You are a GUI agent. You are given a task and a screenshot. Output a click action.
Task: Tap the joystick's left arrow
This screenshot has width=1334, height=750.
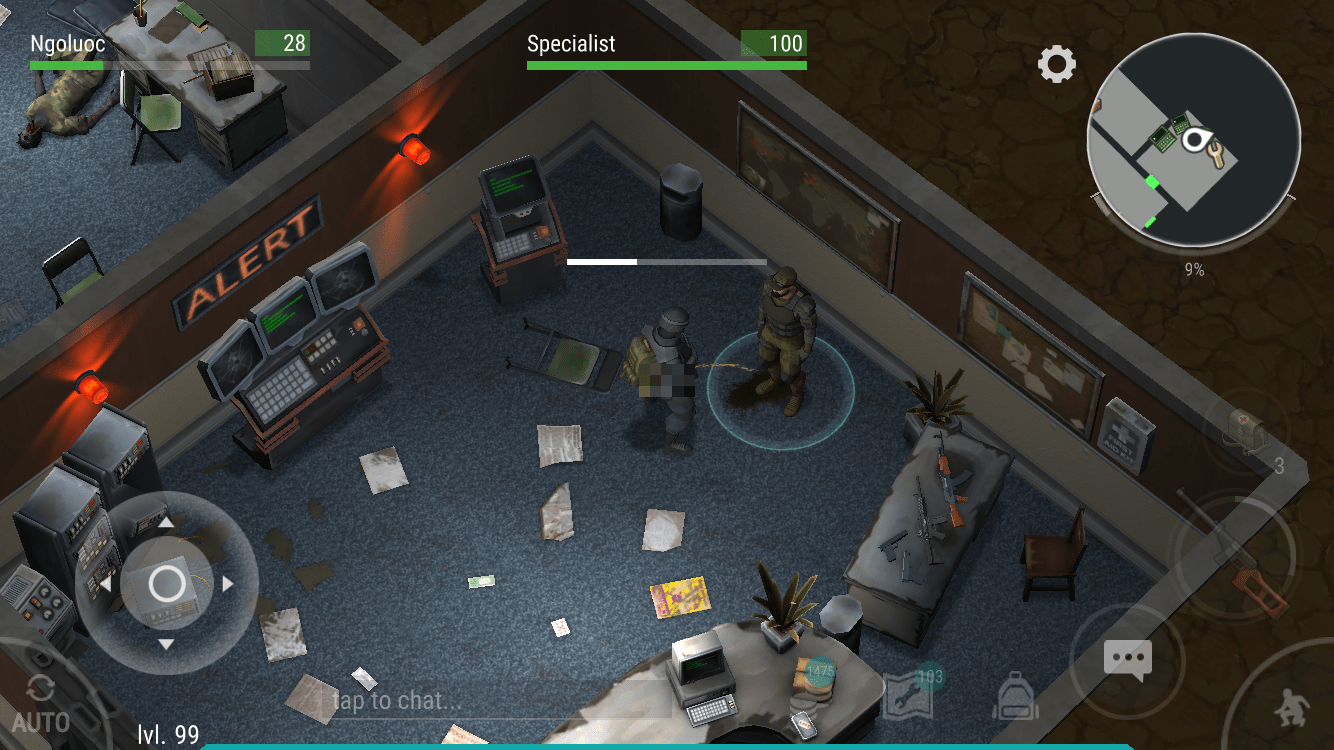105,584
